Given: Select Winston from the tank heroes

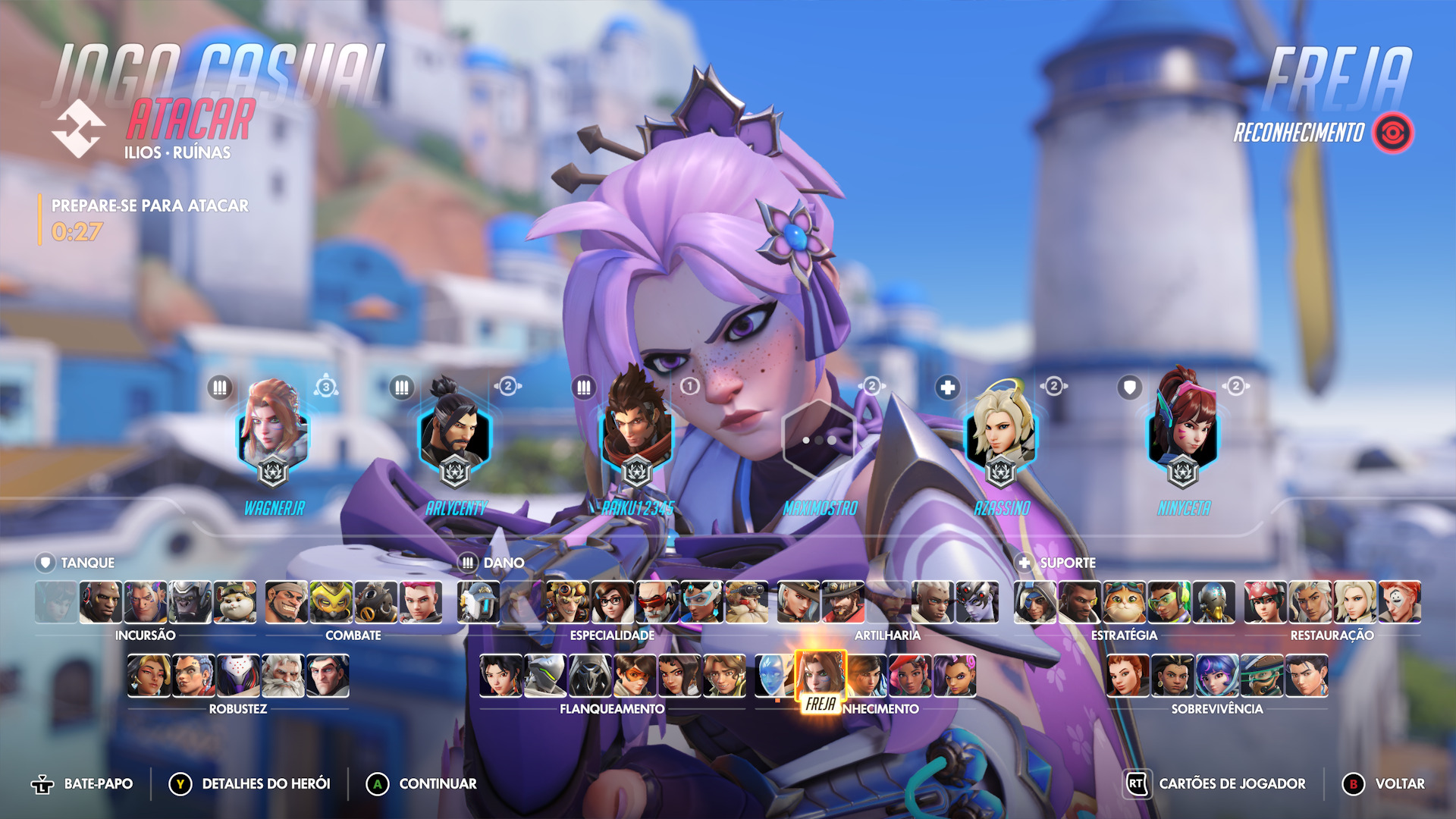Looking at the screenshot, I should [x=190, y=603].
